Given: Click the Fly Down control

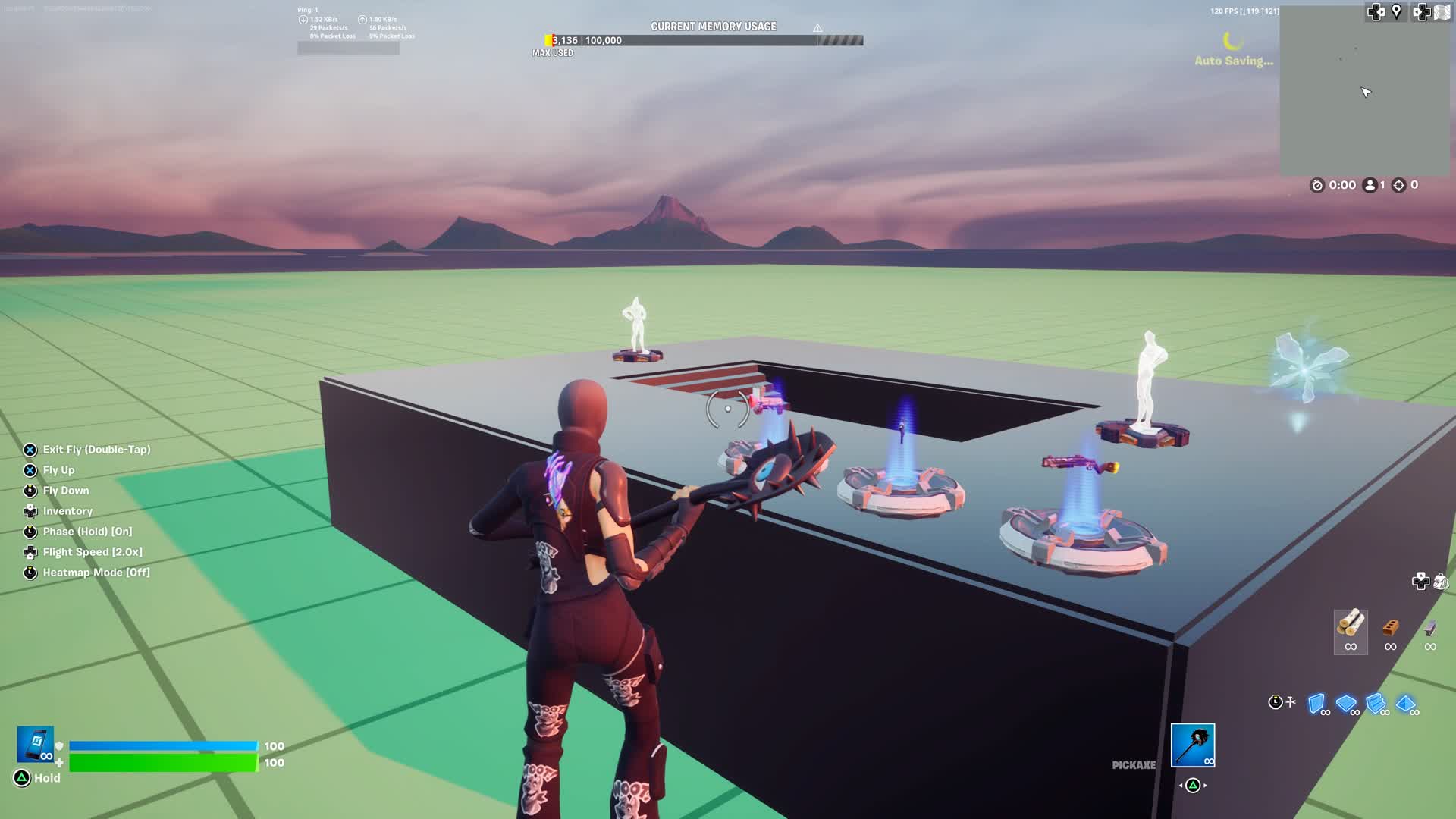Looking at the screenshot, I should 66,490.
